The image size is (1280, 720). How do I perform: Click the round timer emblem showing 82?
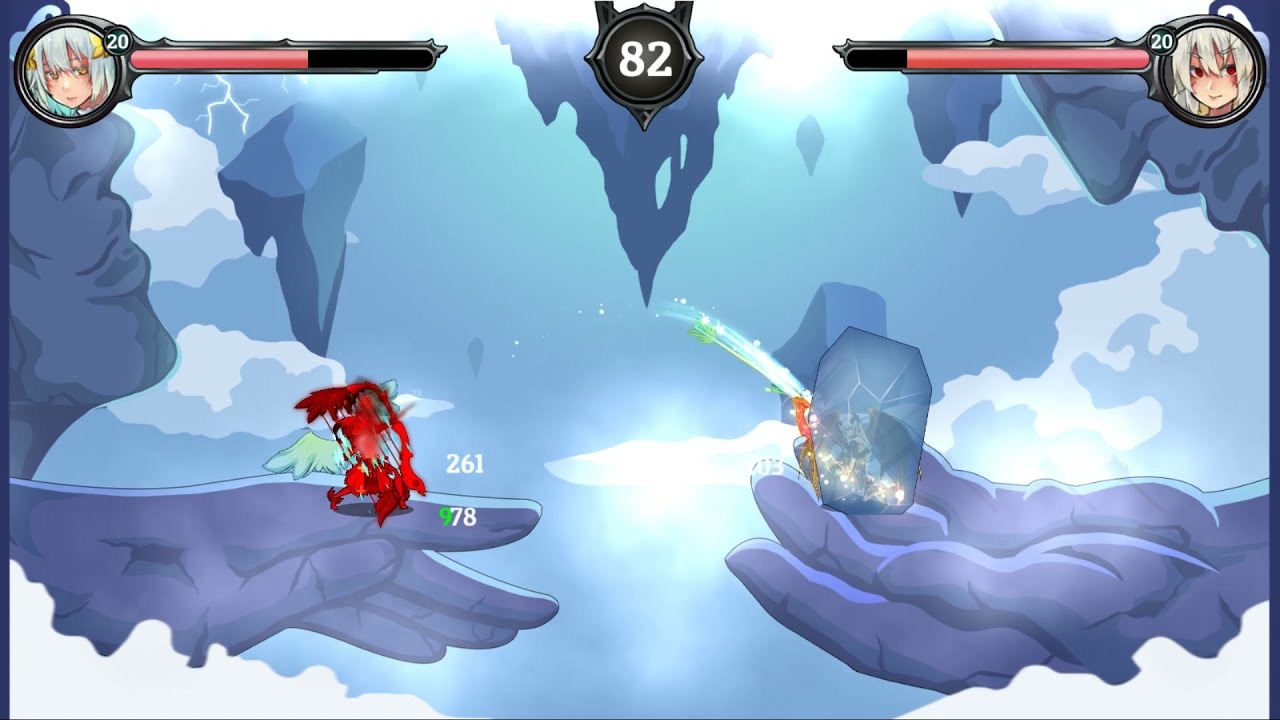tap(643, 60)
